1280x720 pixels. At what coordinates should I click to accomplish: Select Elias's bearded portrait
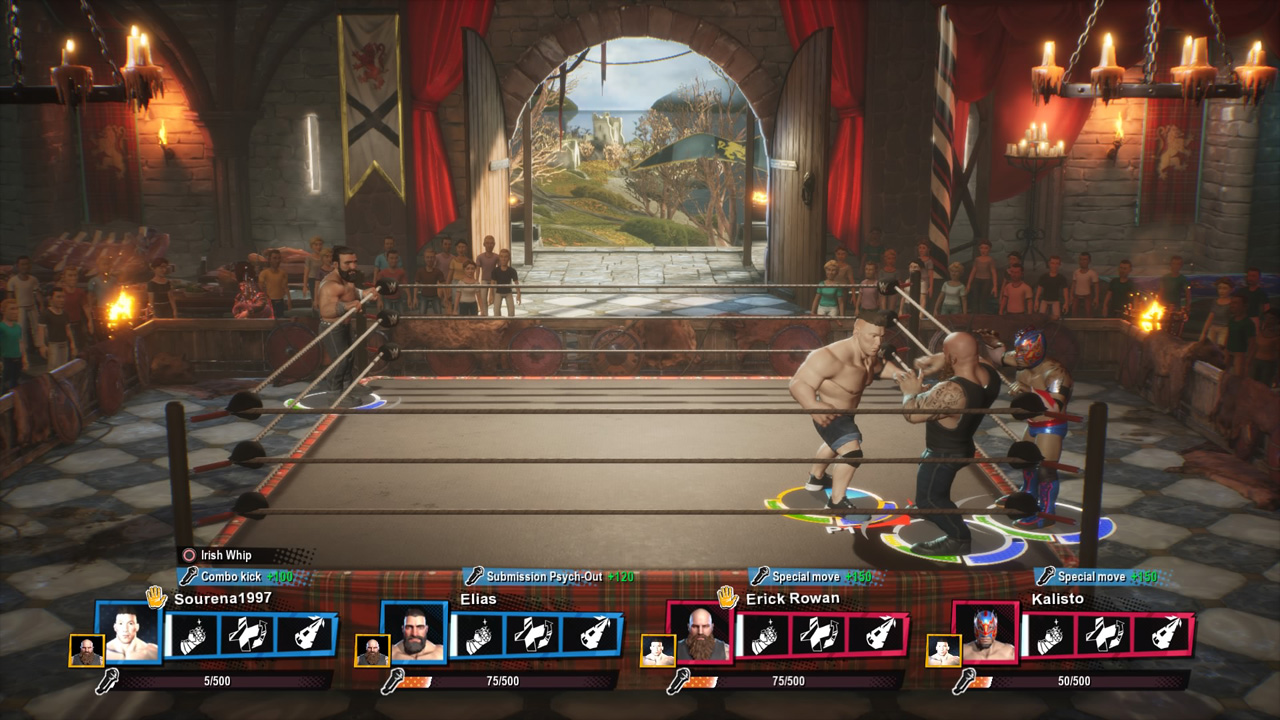415,633
